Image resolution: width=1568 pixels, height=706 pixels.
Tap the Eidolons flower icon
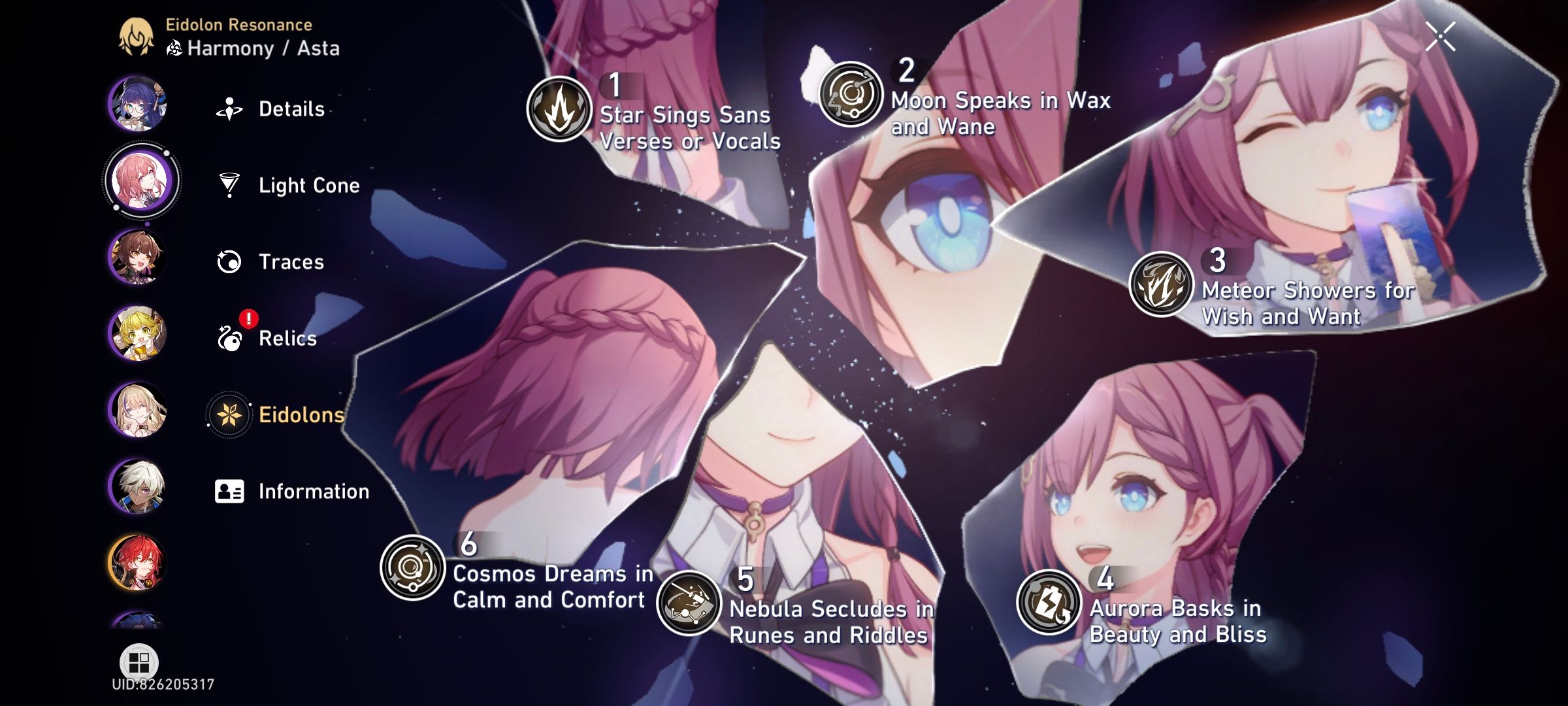coord(229,415)
